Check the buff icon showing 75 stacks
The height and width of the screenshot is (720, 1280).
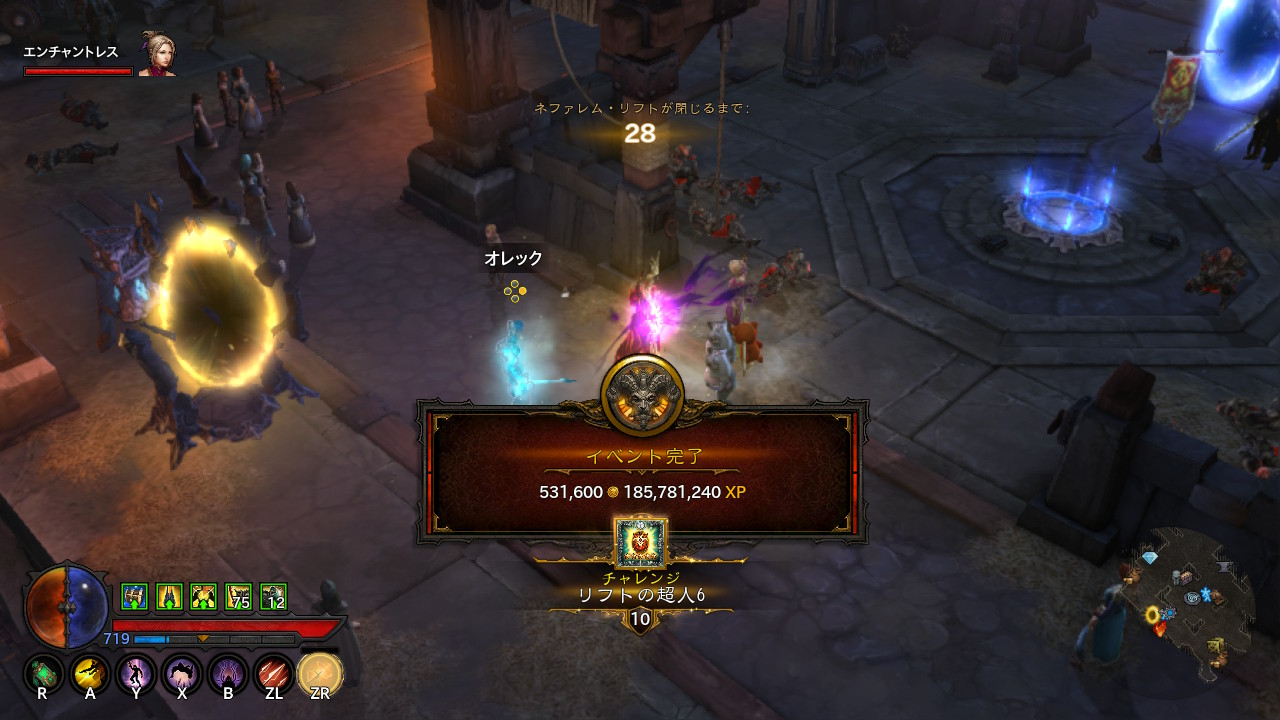pyautogui.click(x=238, y=597)
